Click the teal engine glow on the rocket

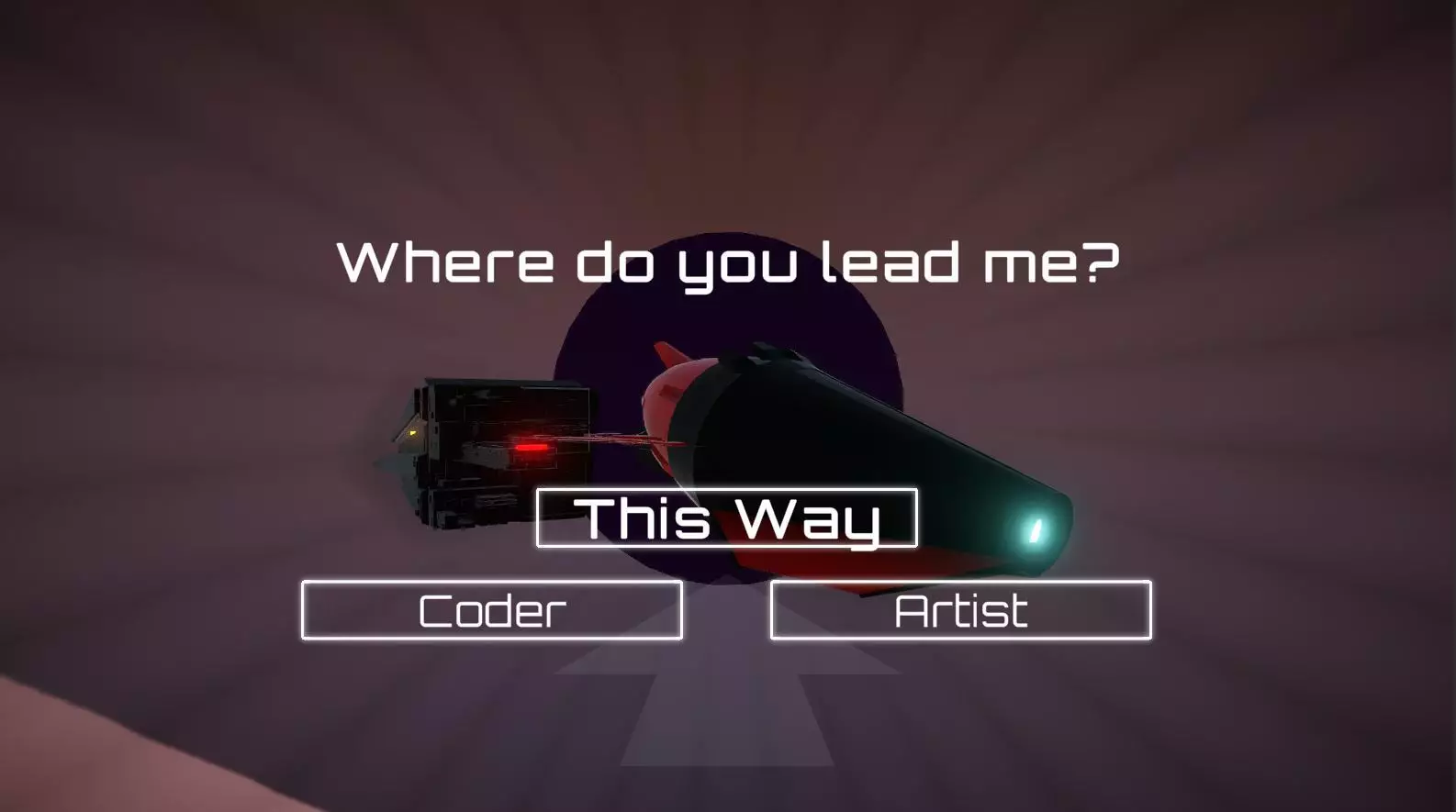(x=1036, y=530)
